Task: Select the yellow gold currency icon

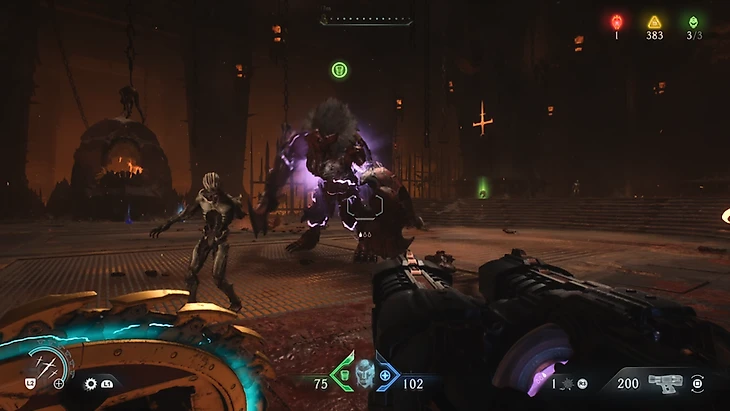Action: pyautogui.click(x=654, y=21)
